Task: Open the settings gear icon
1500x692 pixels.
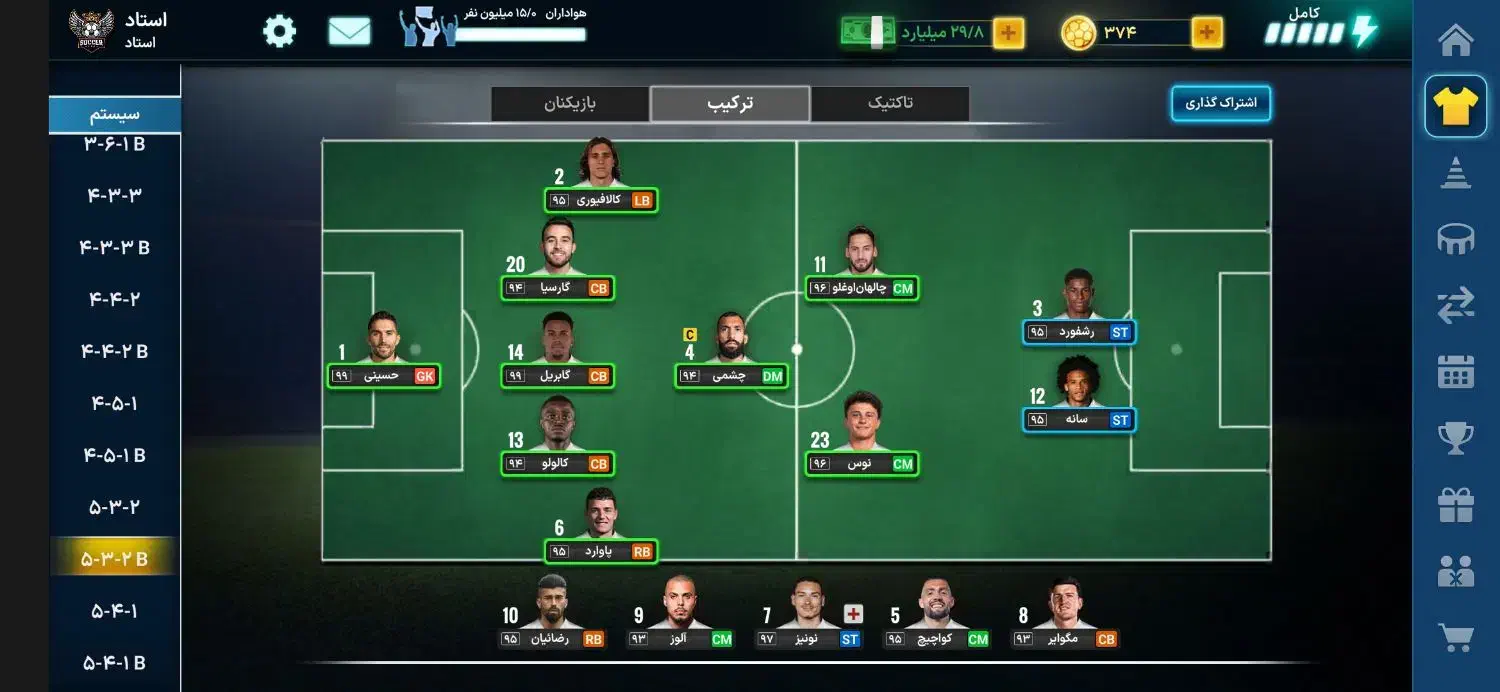Action: pyautogui.click(x=280, y=32)
